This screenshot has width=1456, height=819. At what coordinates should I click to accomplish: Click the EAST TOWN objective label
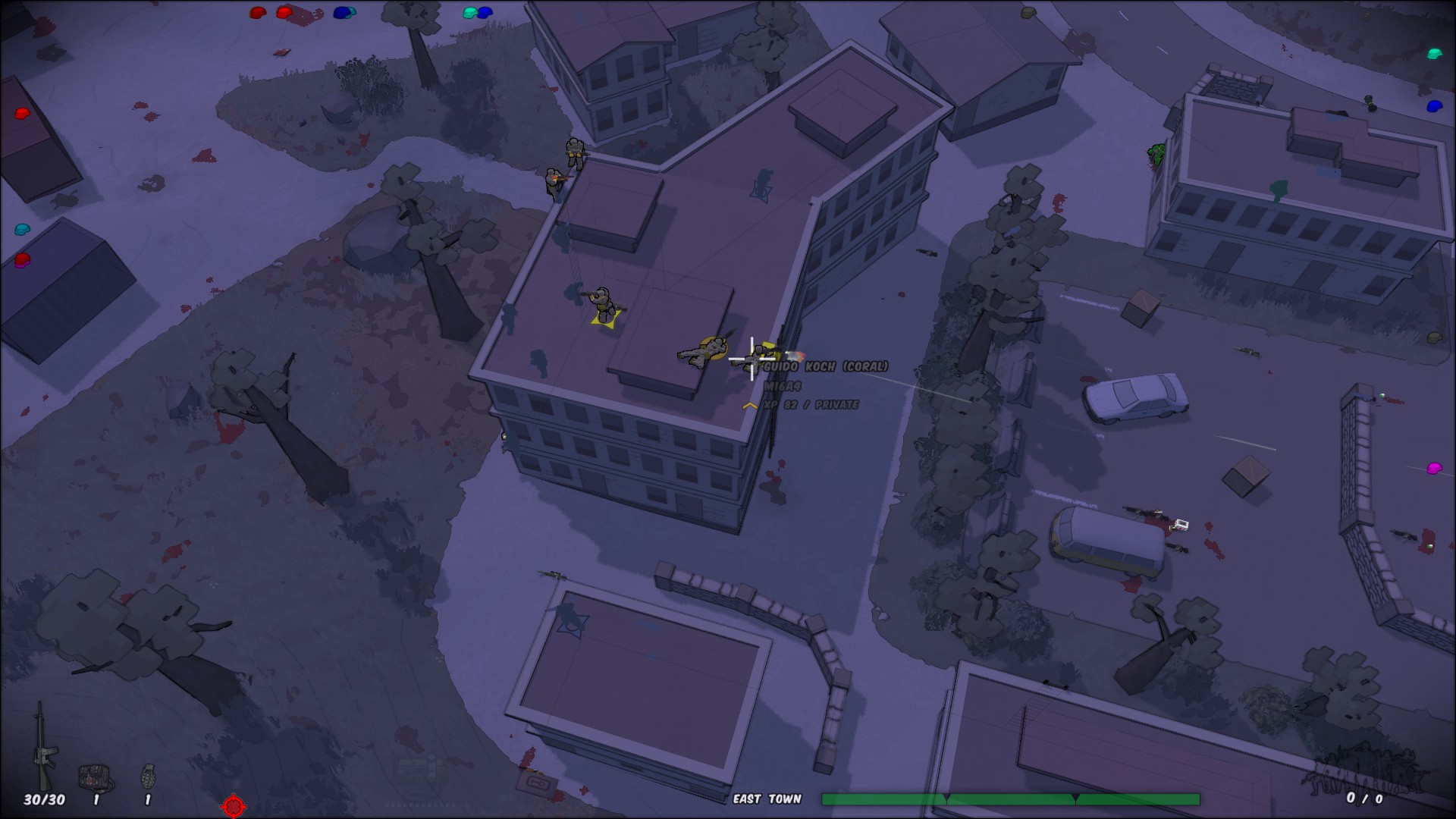(768, 799)
